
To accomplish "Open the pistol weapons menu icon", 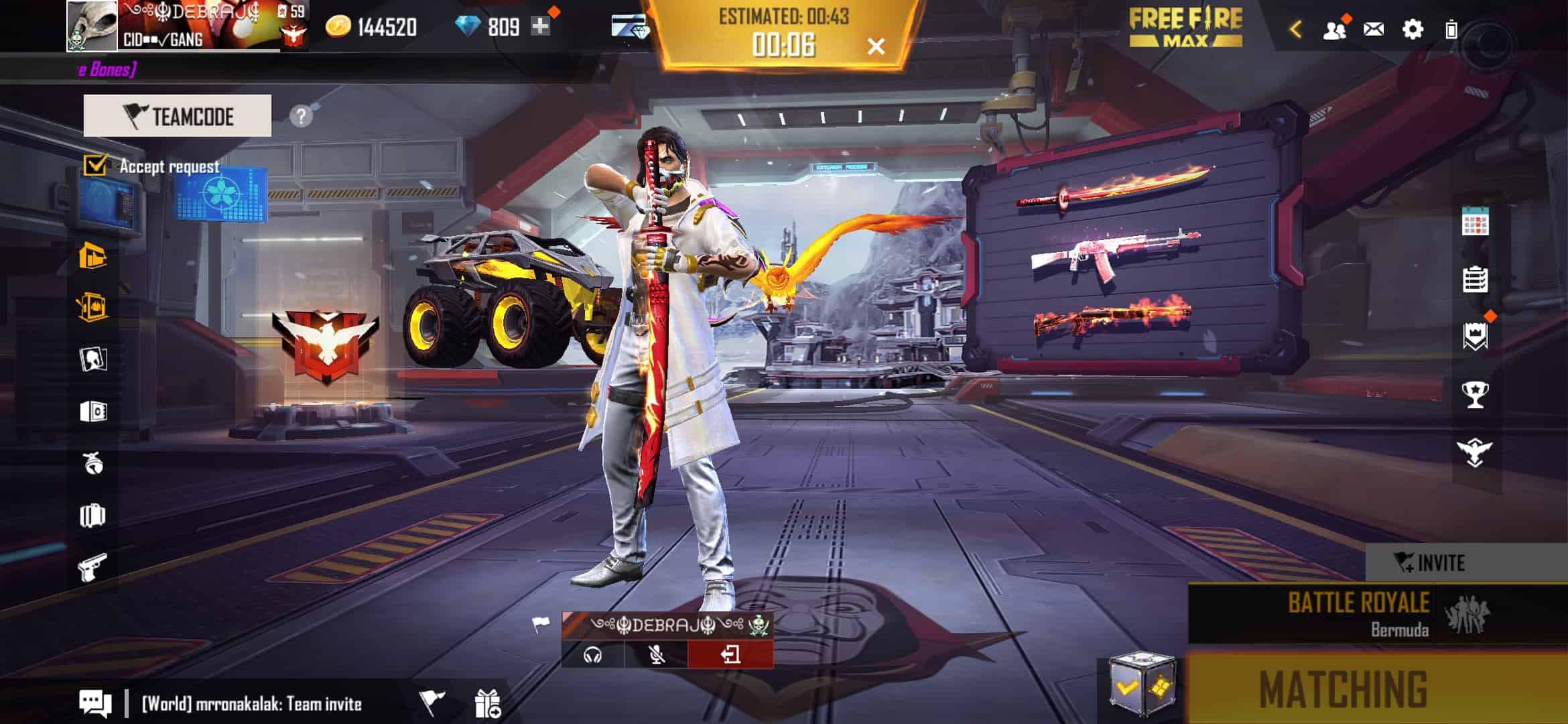I will (92, 568).
